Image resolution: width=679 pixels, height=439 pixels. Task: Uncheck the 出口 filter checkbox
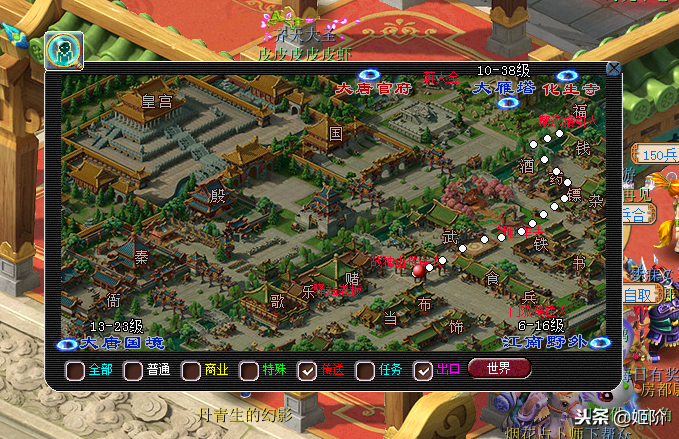coord(423,370)
